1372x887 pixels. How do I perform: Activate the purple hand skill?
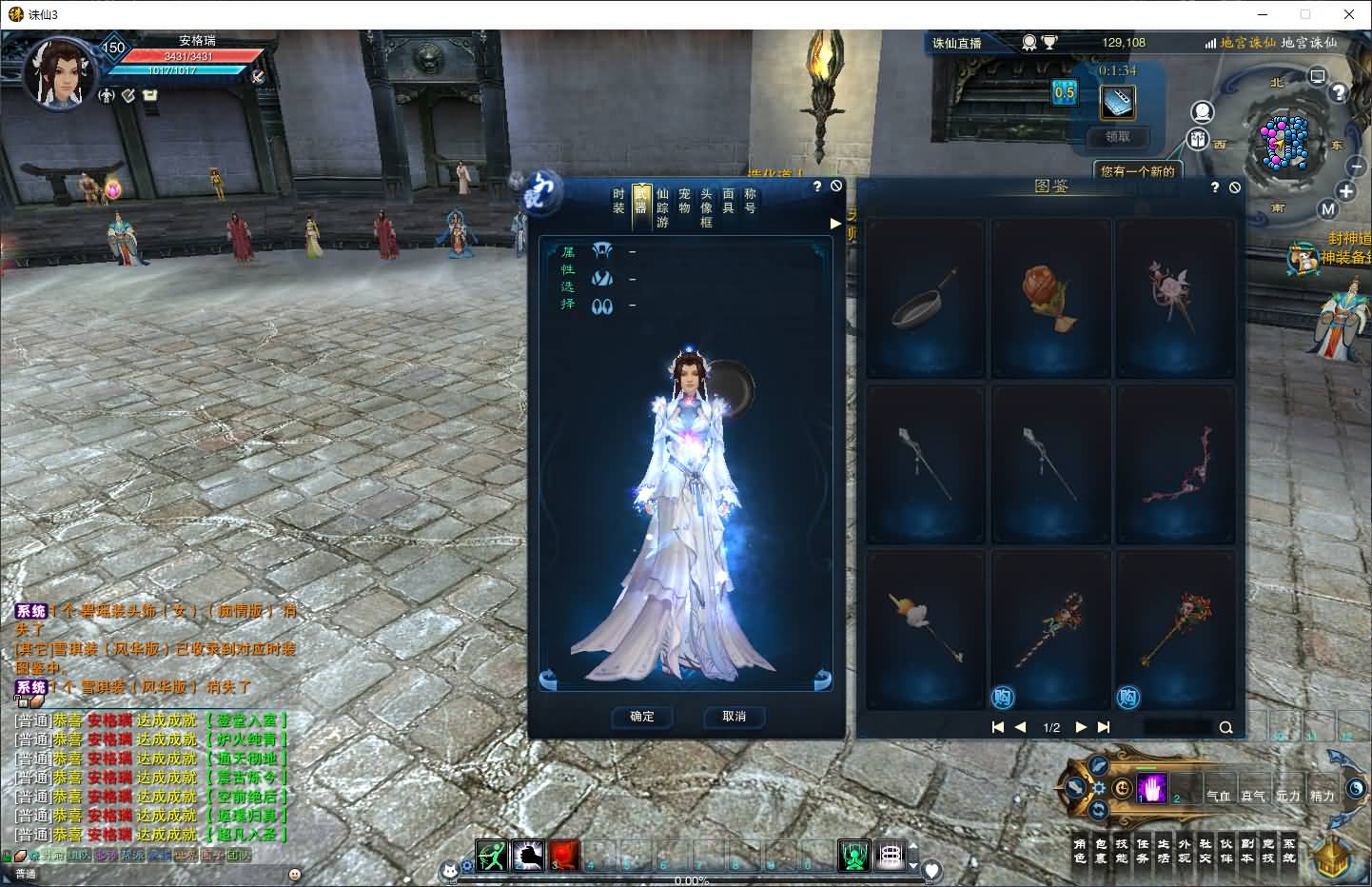pyautogui.click(x=1151, y=789)
